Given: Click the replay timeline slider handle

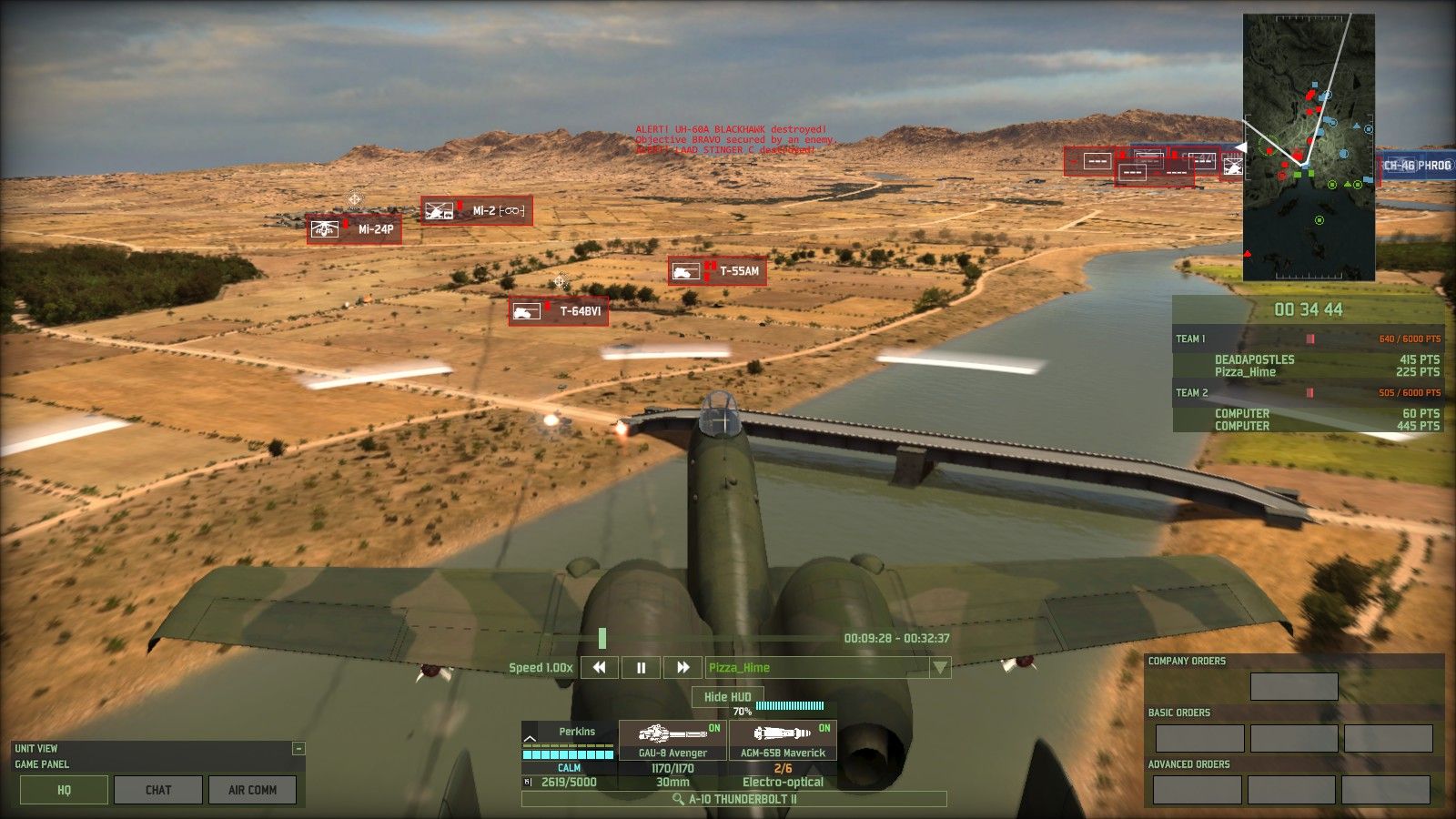Looking at the screenshot, I should tap(602, 638).
